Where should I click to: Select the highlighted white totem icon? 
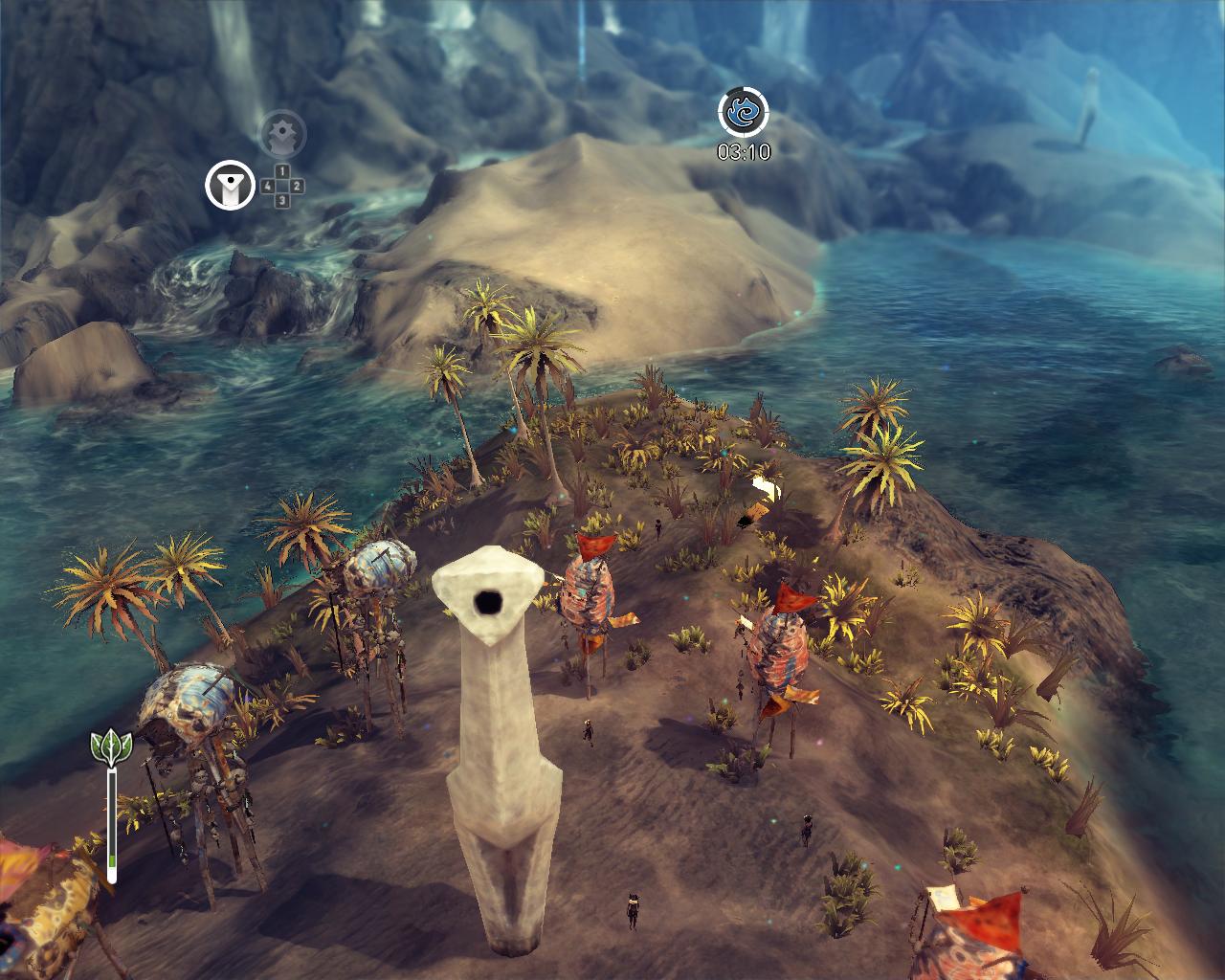click(x=230, y=184)
